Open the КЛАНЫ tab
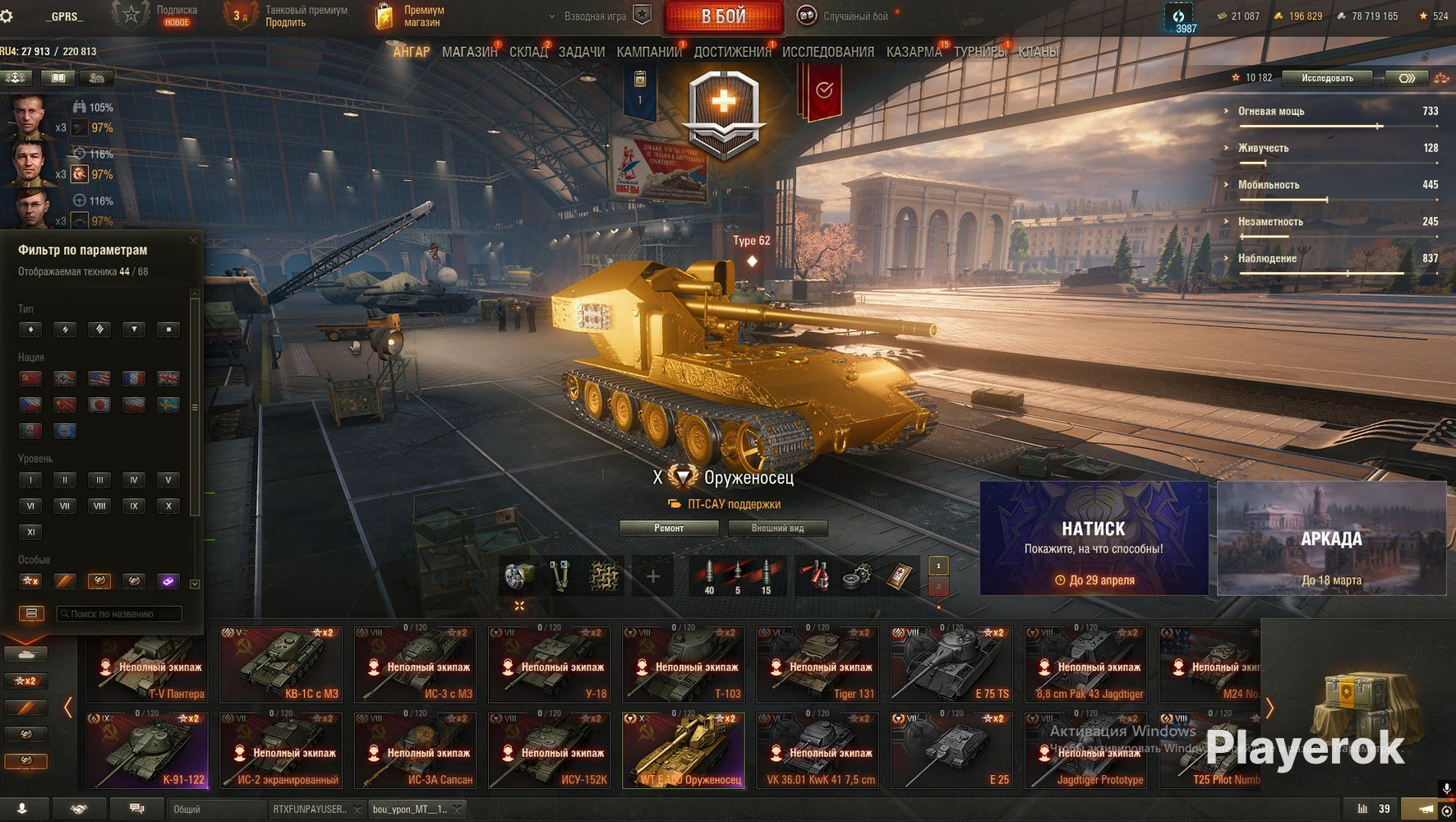The image size is (1456, 822). pyautogui.click(x=1038, y=52)
